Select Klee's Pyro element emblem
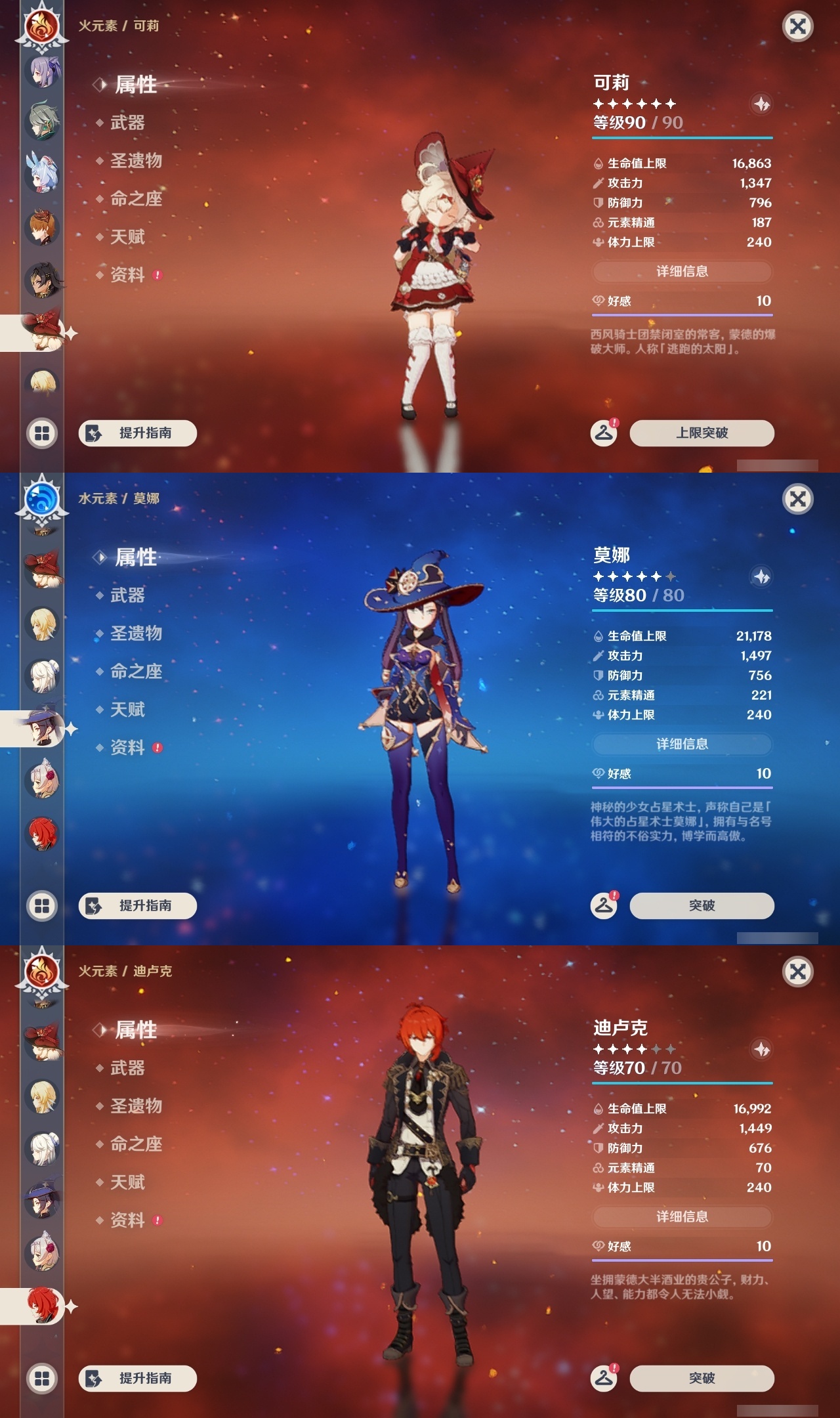This screenshot has height=1418, width=840. [x=41, y=28]
